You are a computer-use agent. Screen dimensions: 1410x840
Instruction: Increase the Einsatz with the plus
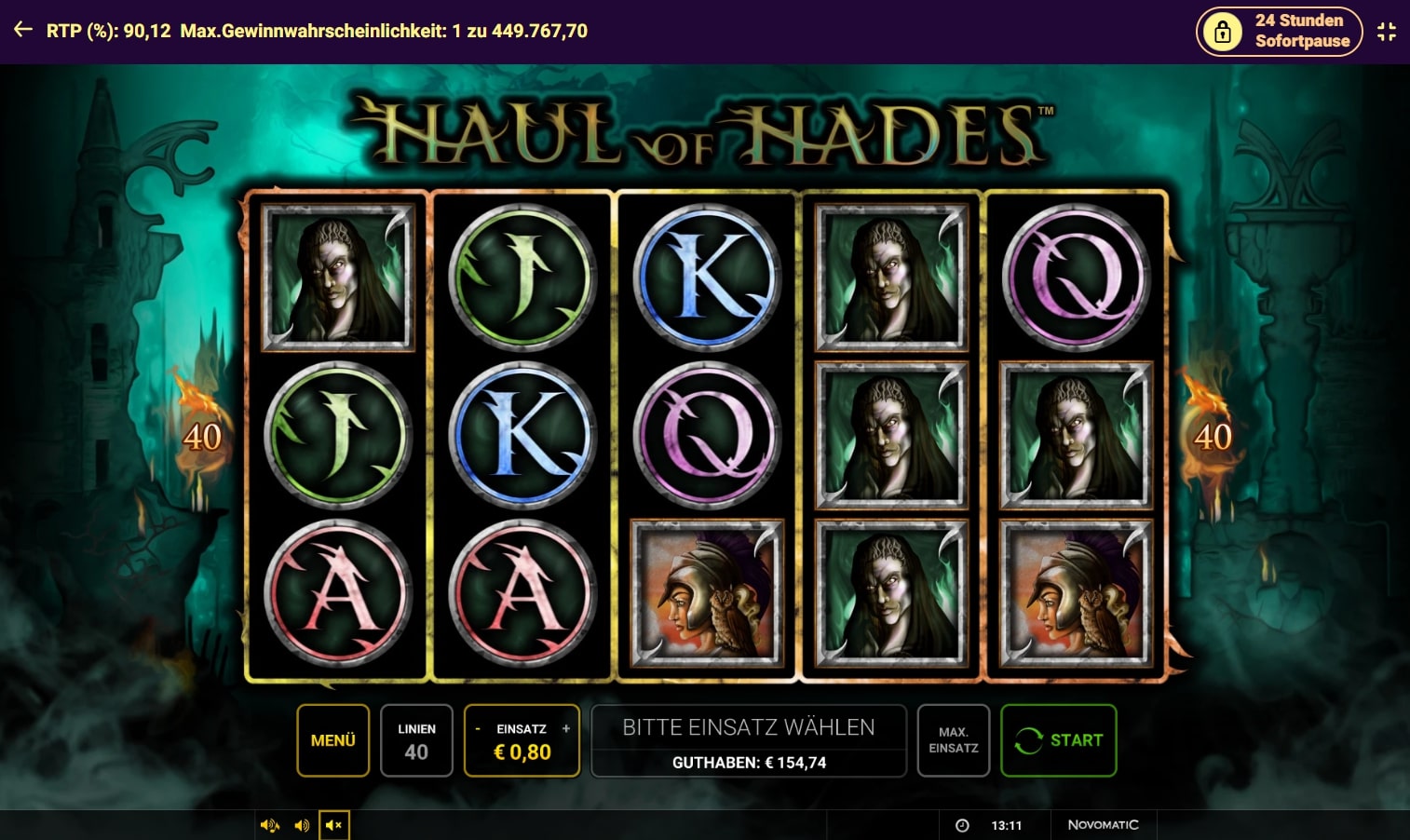point(566,728)
